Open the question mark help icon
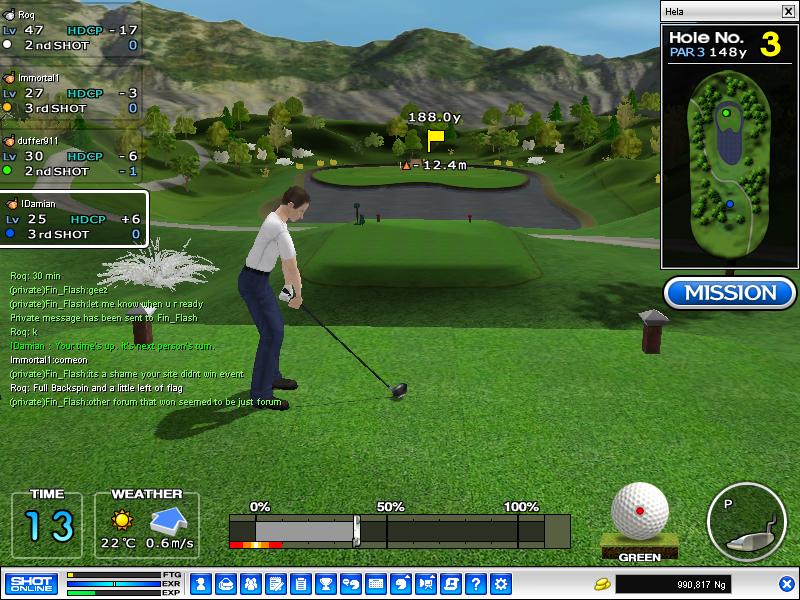 477,583
